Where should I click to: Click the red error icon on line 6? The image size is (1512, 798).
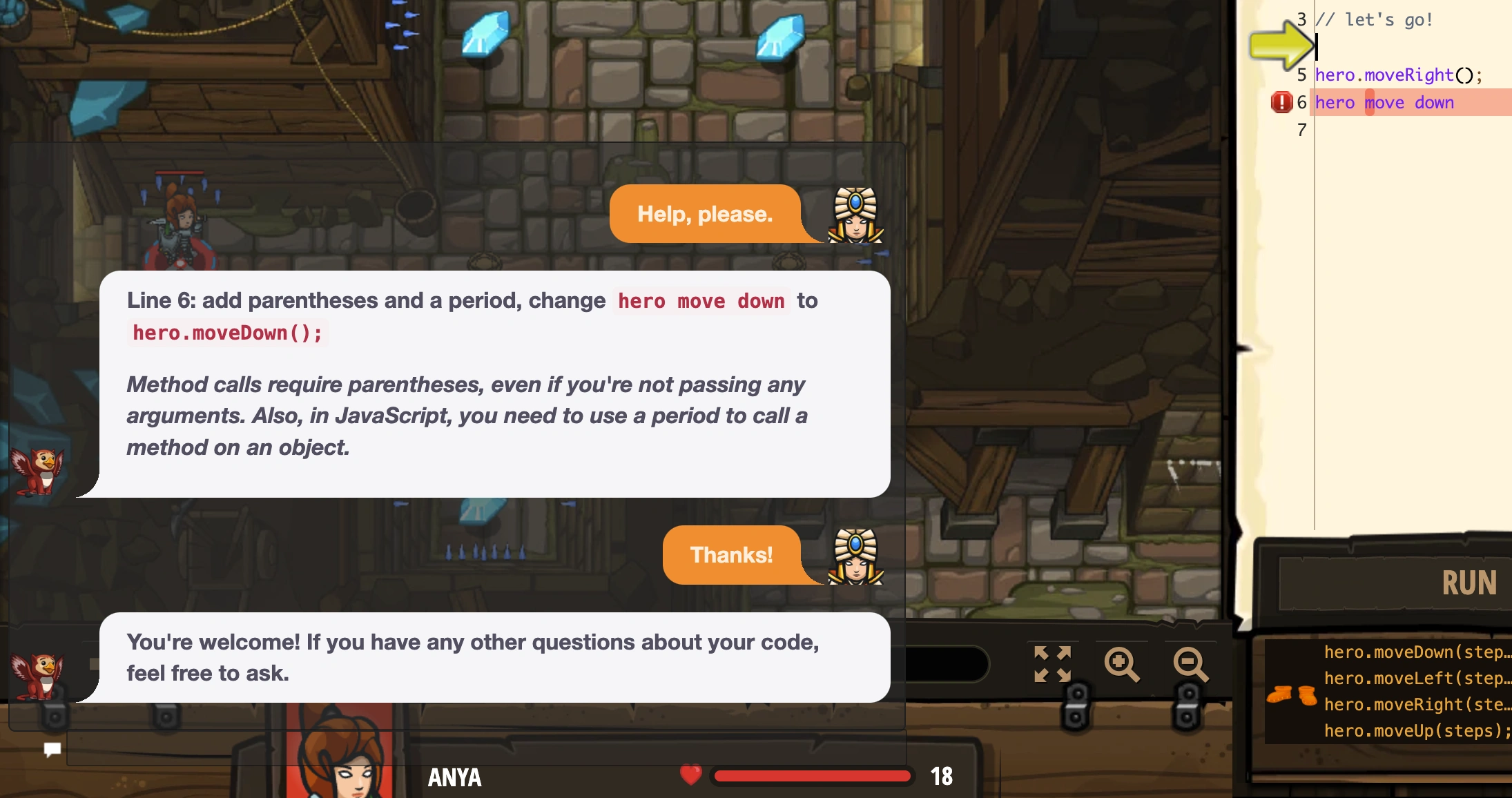coord(1281,101)
